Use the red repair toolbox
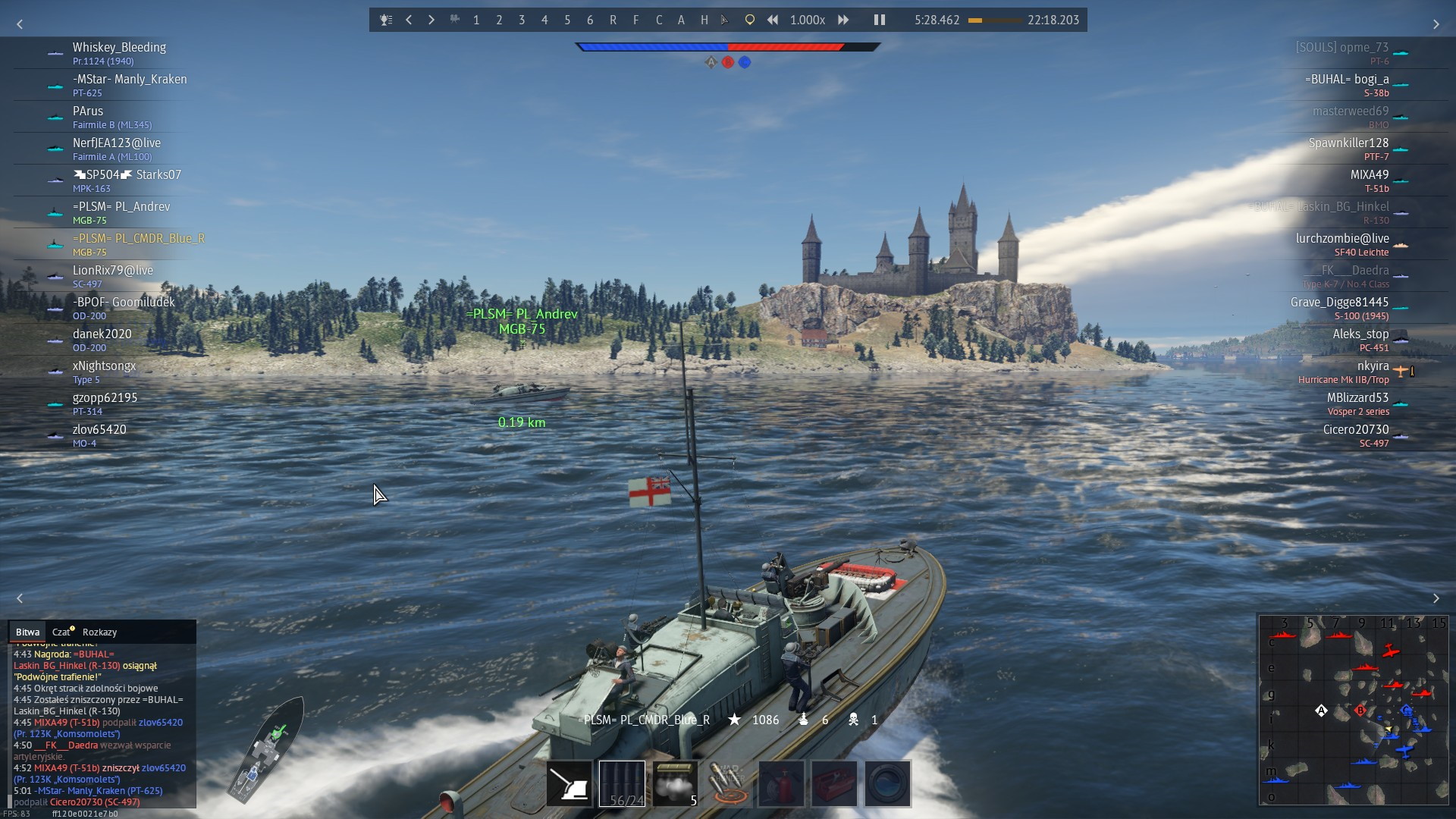Viewport: 1456px width, 819px height. point(834,783)
